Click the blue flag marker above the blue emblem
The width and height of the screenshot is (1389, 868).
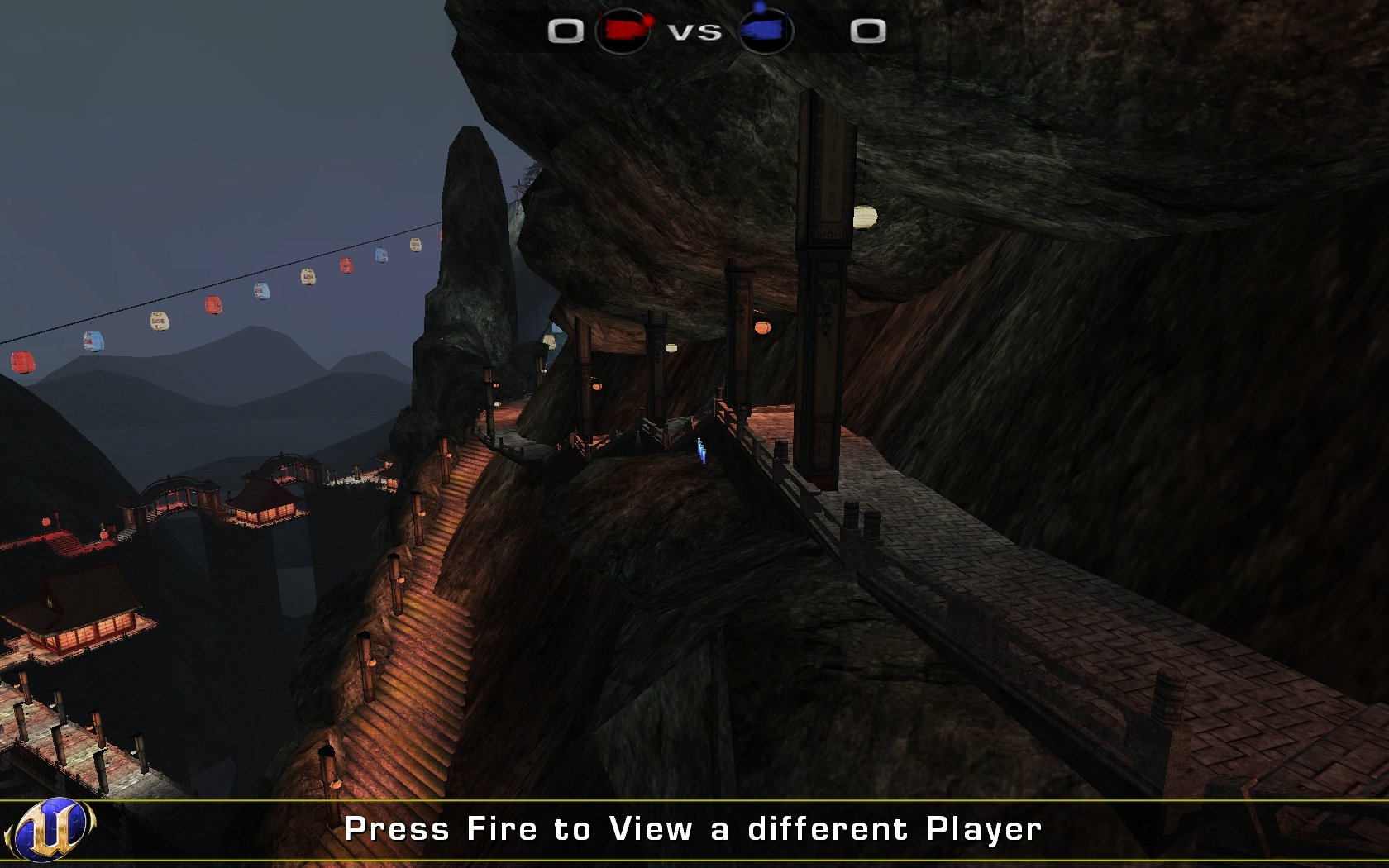point(759,7)
